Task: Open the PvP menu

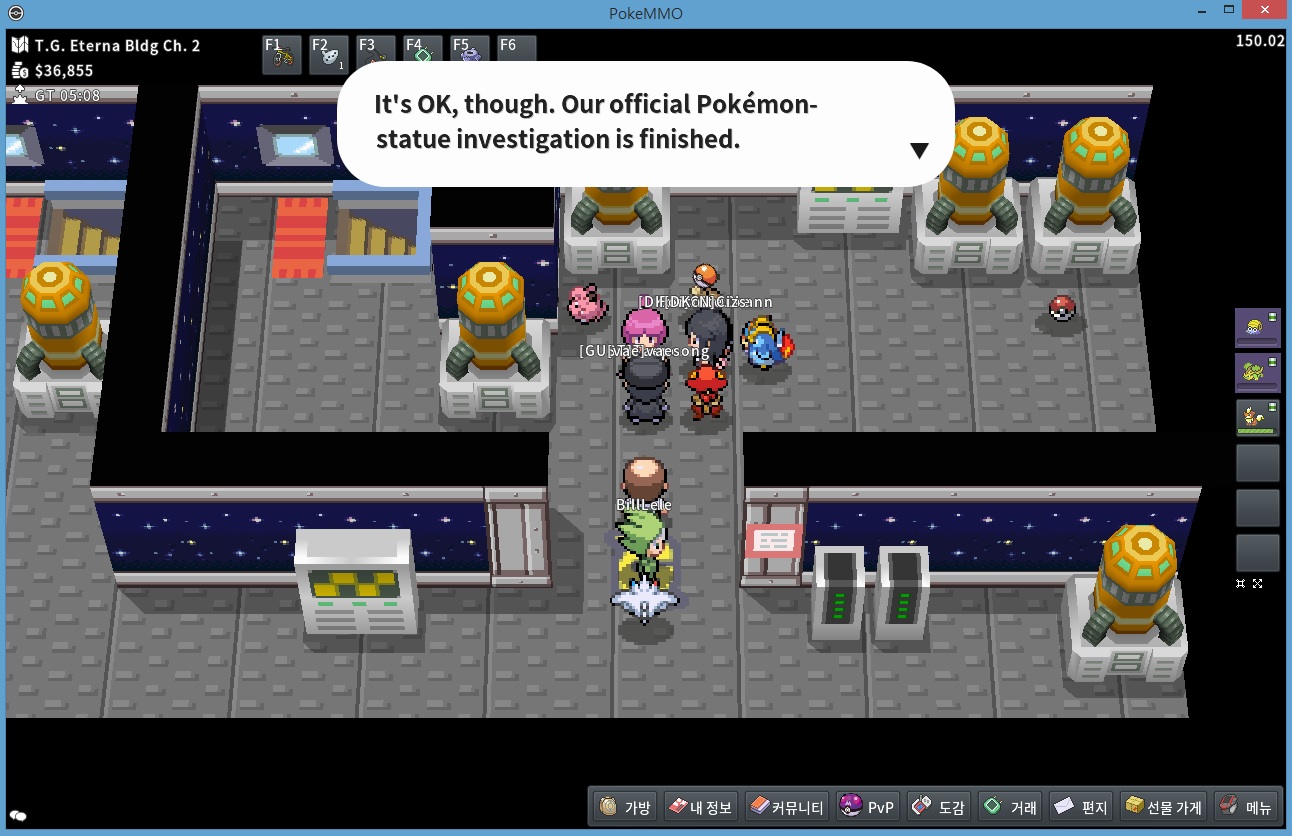Action: pos(867,807)
